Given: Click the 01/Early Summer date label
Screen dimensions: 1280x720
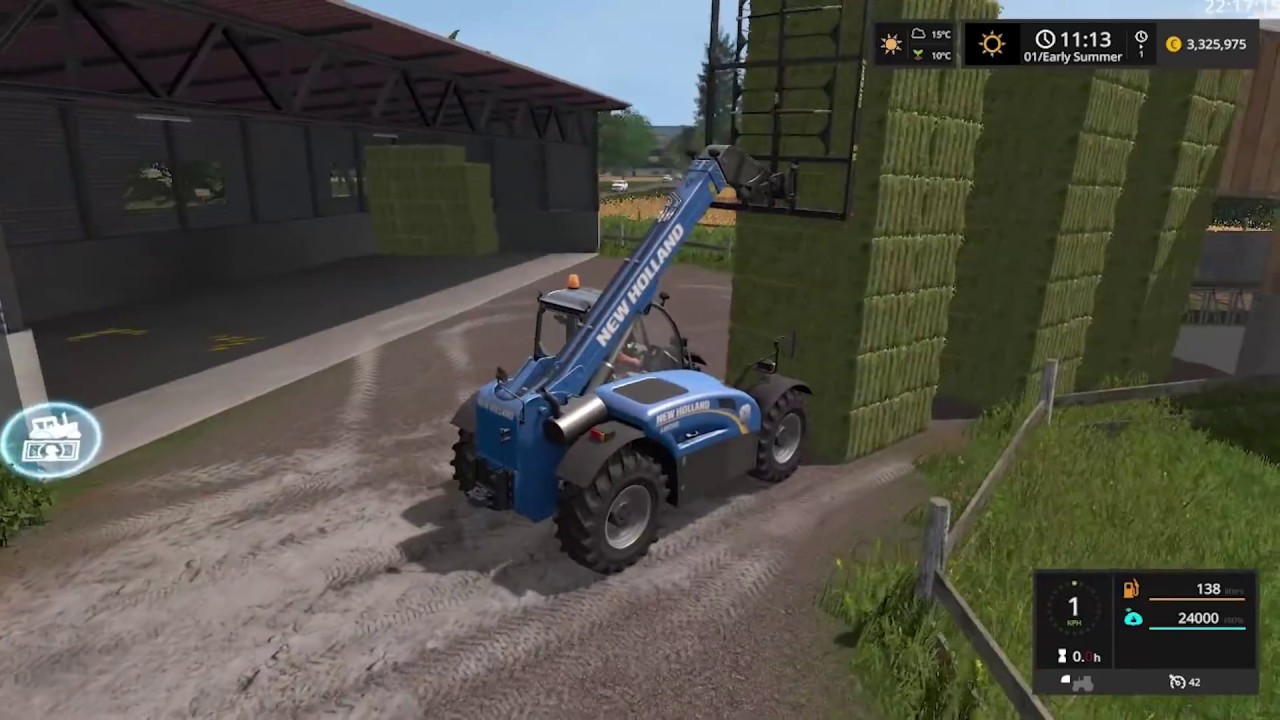Looking at the screenshot, I should (x=1074, y=57).
